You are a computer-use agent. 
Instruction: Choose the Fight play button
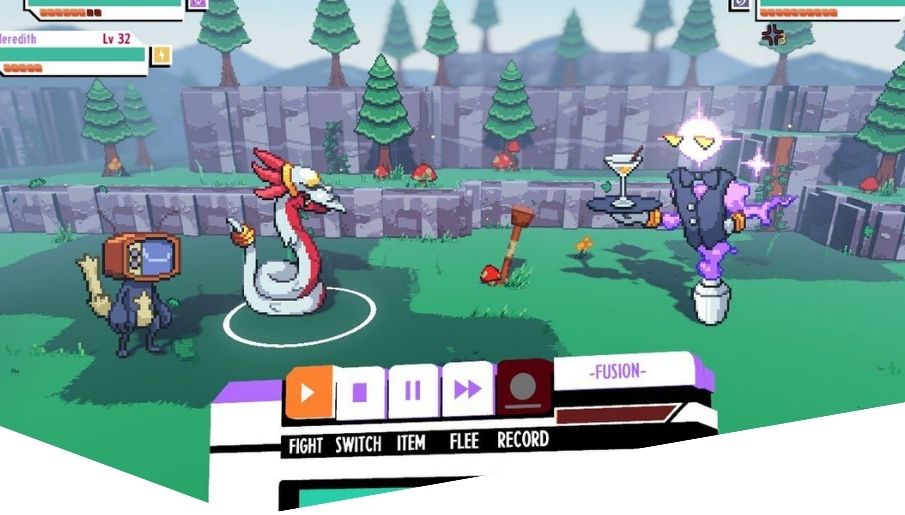coord(308,393)
